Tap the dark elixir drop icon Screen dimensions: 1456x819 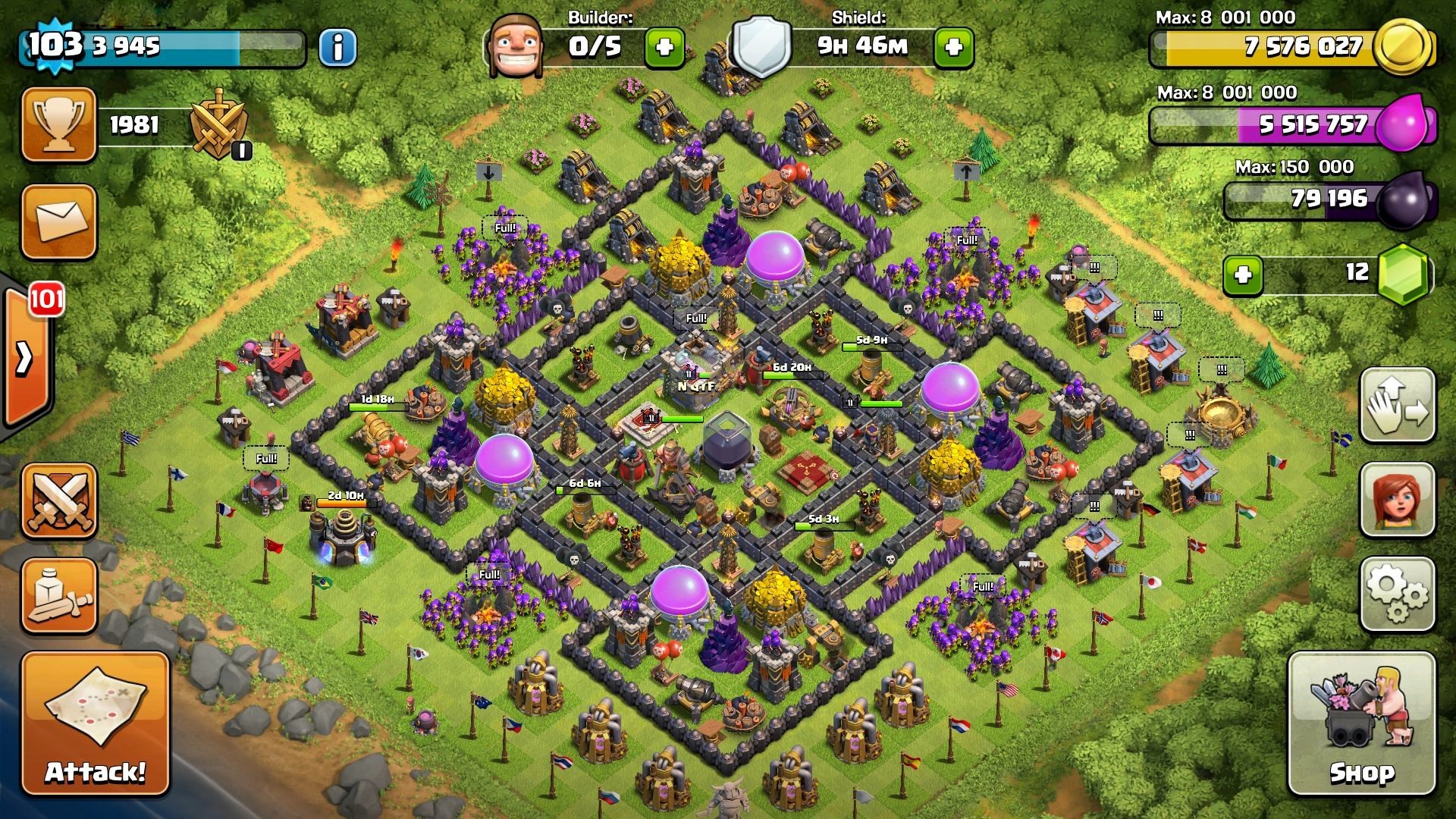[1404, 200]
